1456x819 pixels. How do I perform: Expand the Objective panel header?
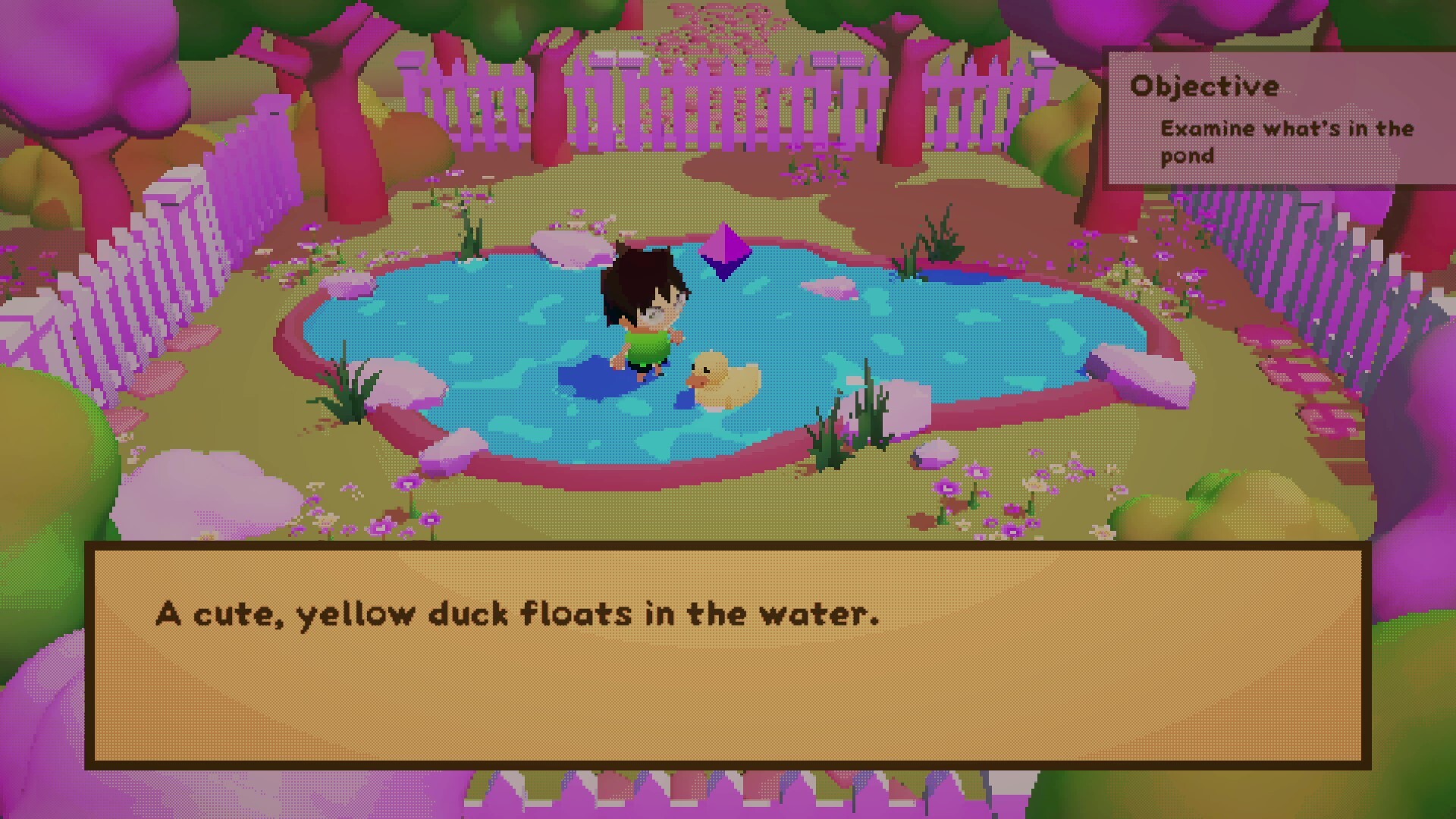click(1206, 86)
